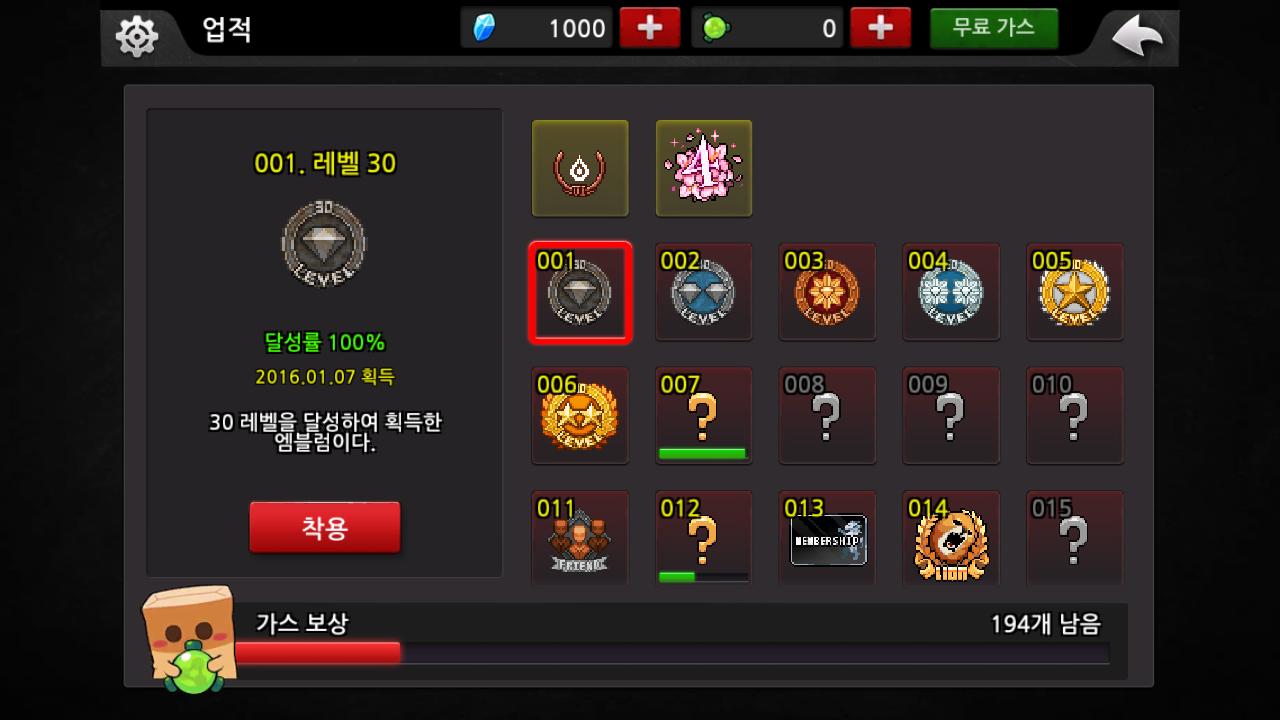1280x720 pixels.
Task: Add more green gas
Action: pos(880,28)
